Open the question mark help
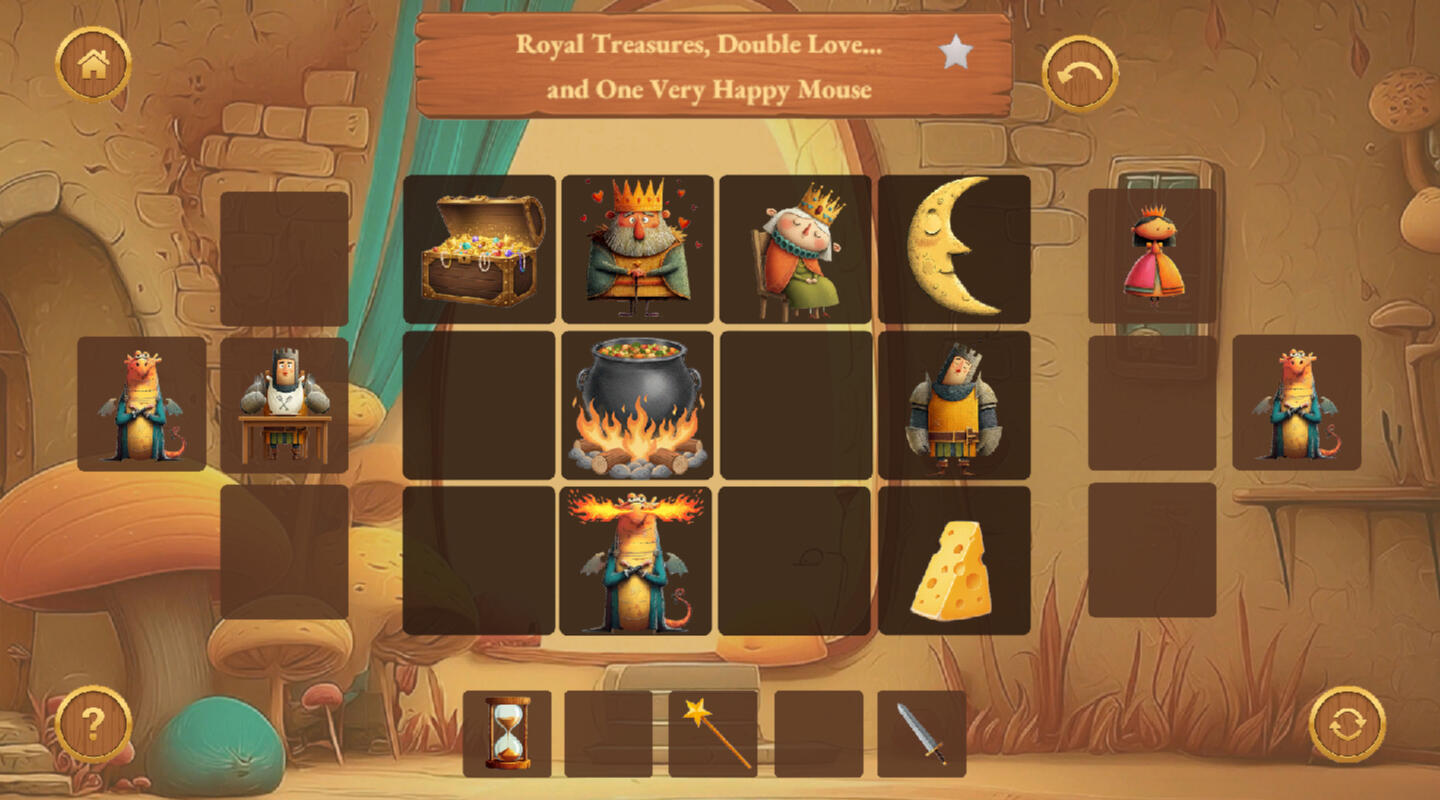 (x=93, y=724)
